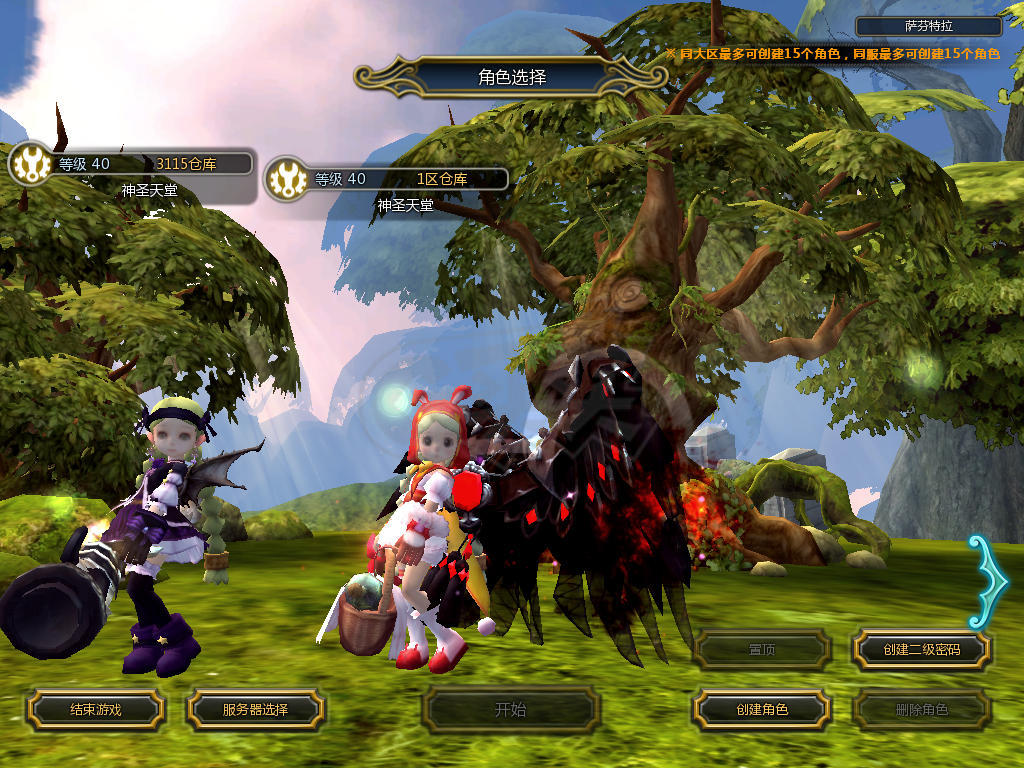Screen dimensions: 1024x768
Task: Start the game with 开始 button
Action: coord(510,710)
